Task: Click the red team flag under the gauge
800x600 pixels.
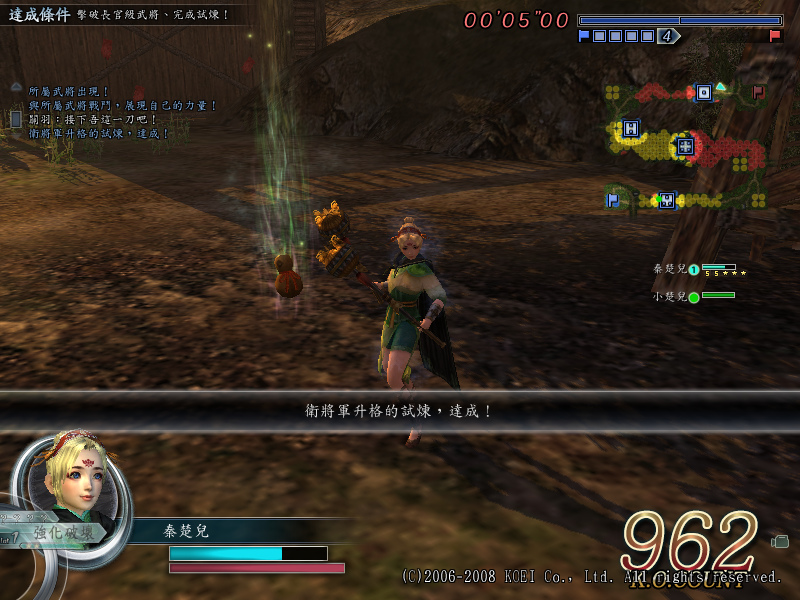Action: 775,36
